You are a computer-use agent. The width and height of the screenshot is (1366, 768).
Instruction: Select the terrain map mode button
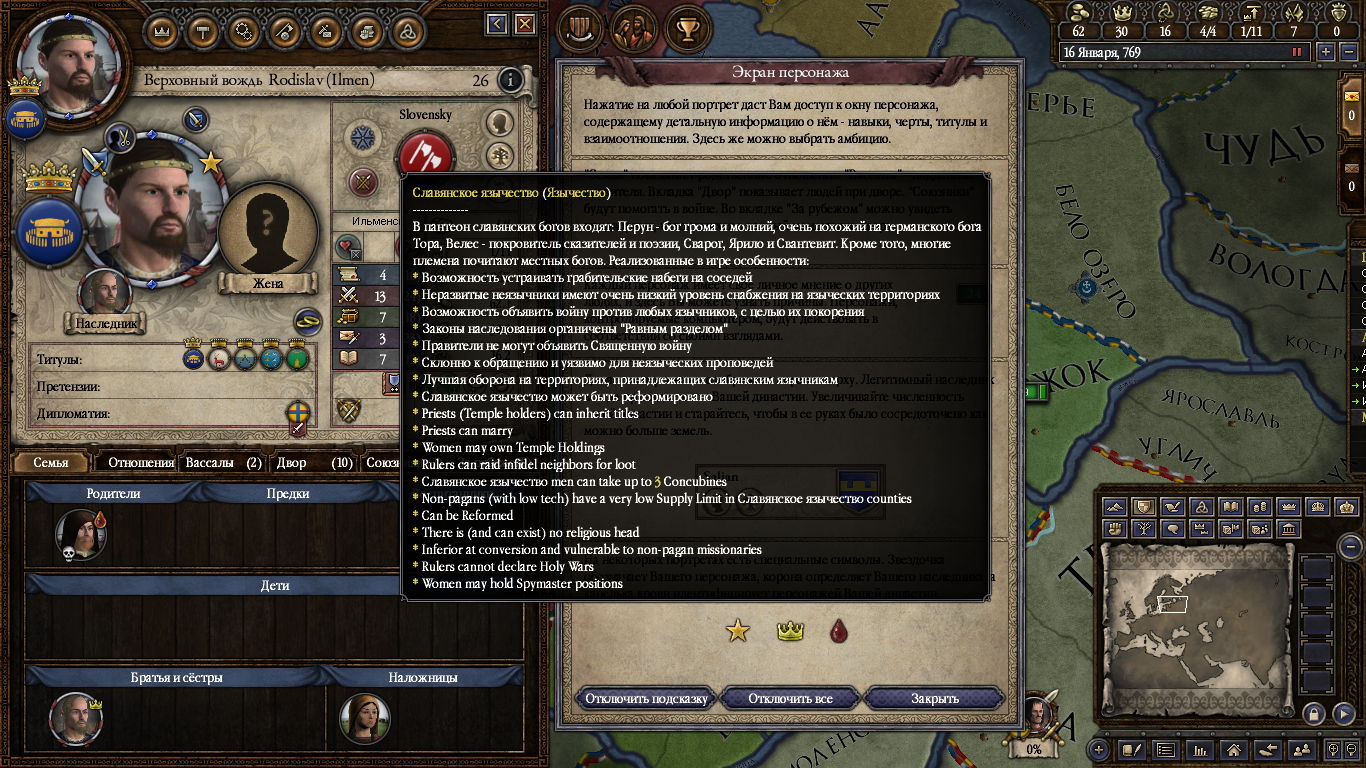(x=1113, y=507)
